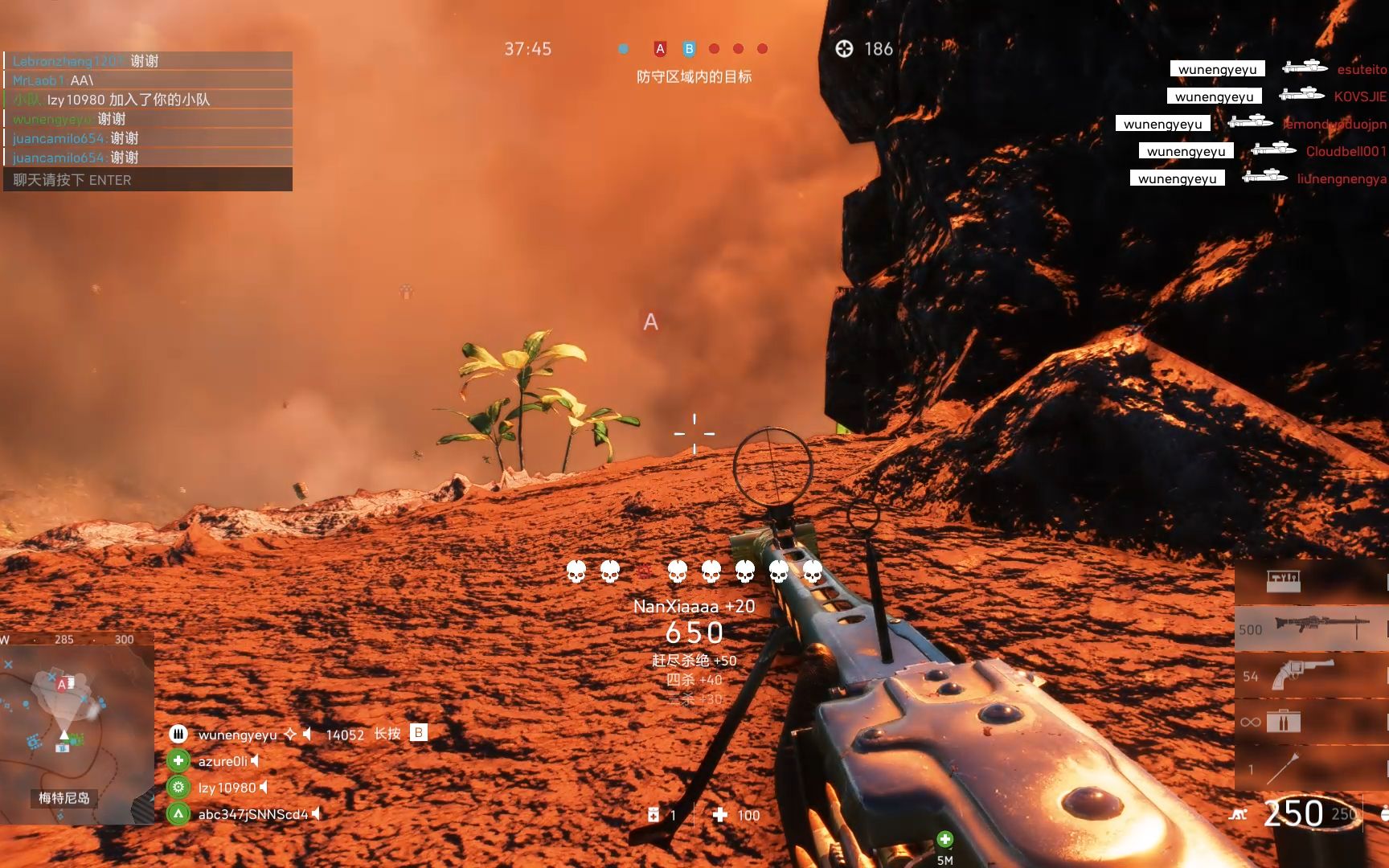1389x868 pixels.
Task: Click the A marker on the minimap
Action: point(62,685)
